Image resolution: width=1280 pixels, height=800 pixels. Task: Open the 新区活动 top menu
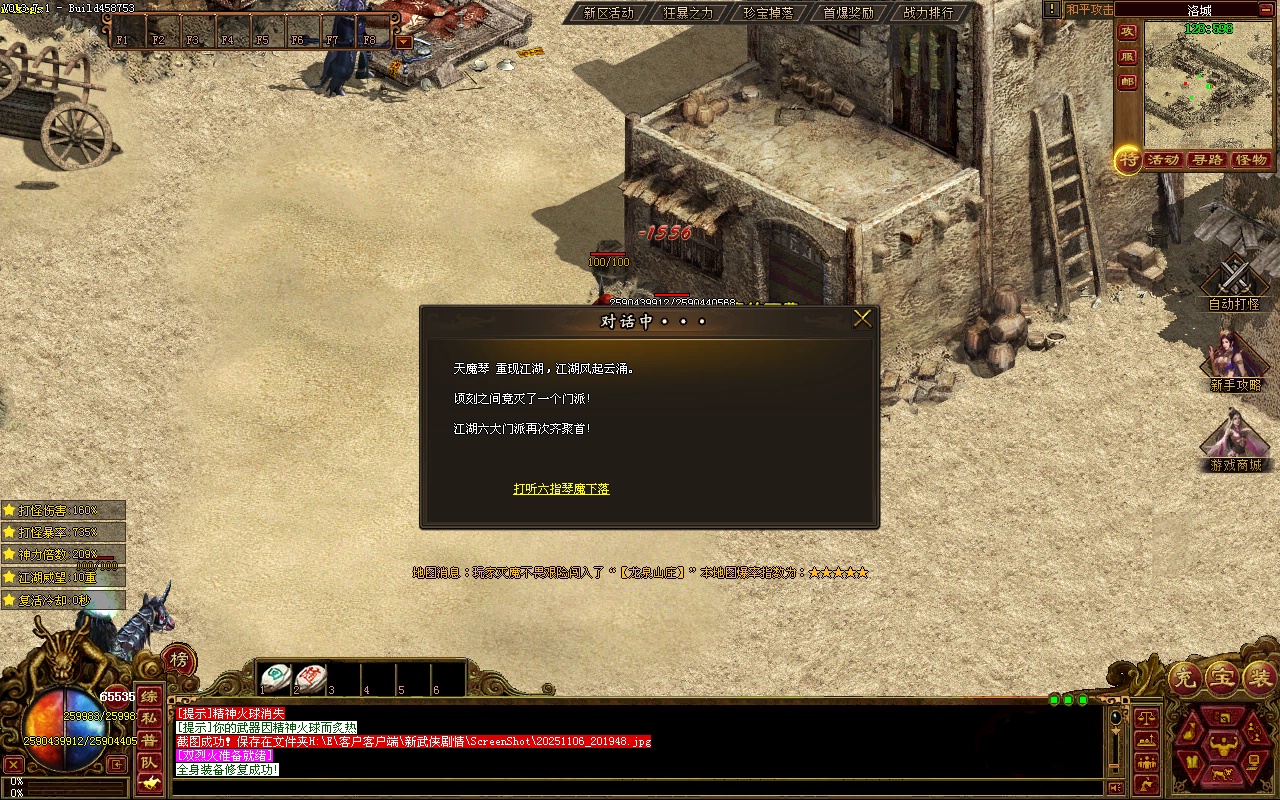pos(608,13)
